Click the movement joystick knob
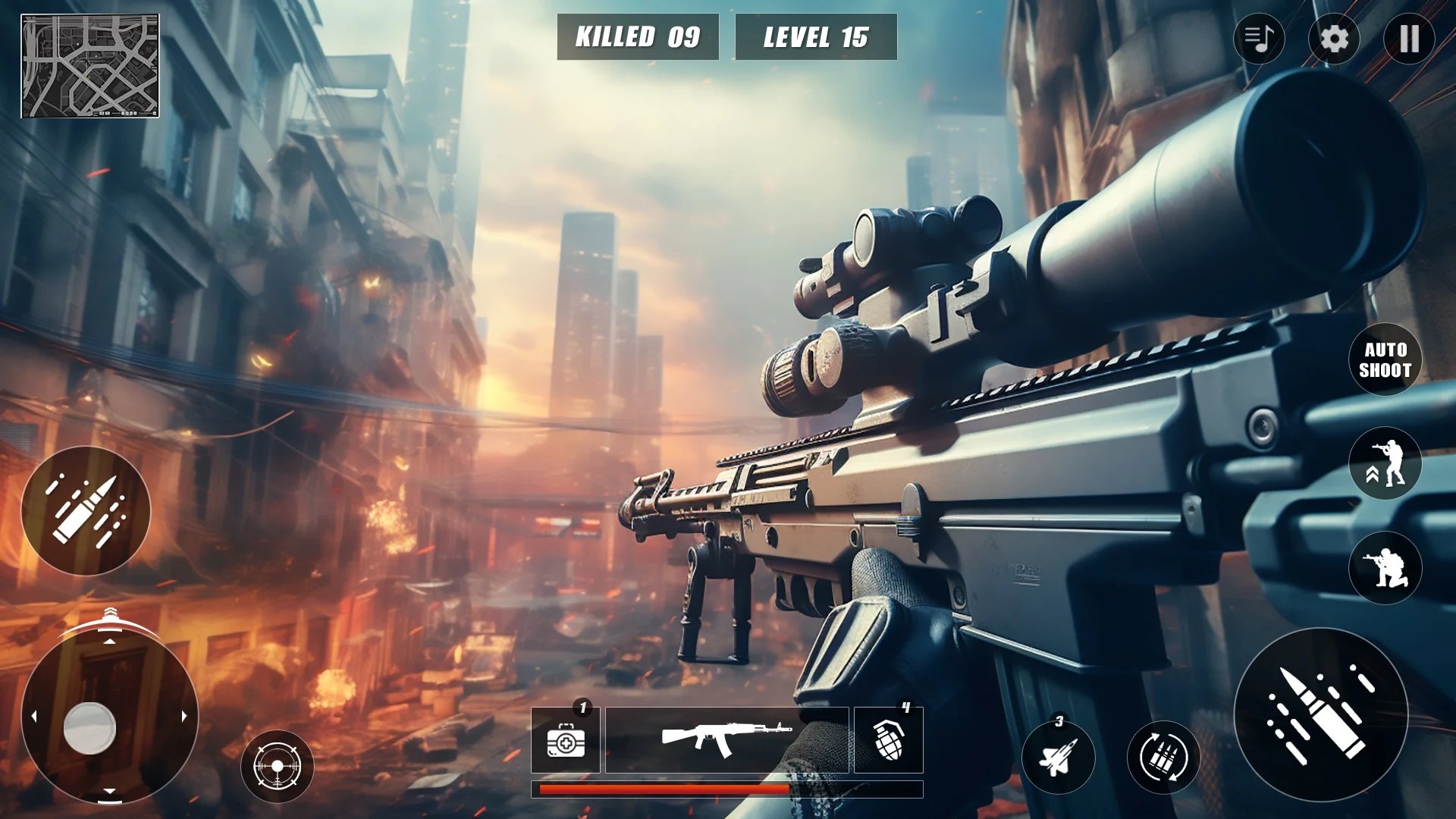 [x=89, y=728]
